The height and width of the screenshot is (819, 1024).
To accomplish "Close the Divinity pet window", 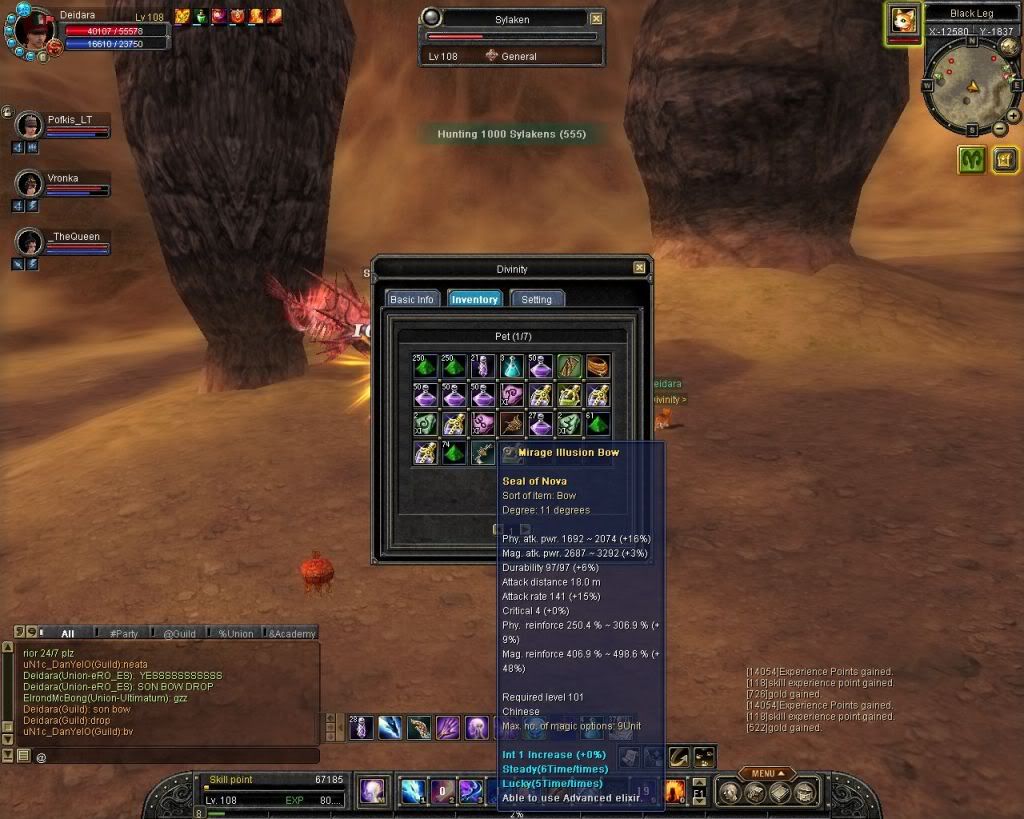I will tap(639, 268).
